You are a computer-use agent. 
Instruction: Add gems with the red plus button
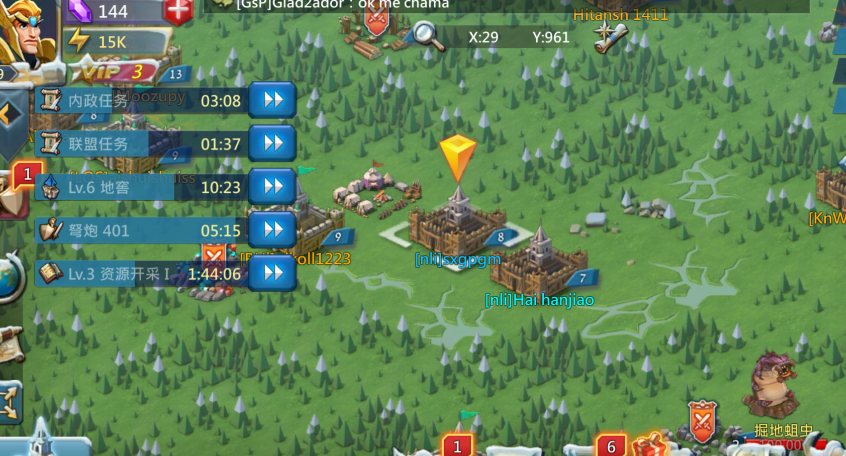[x=179, y=12]
